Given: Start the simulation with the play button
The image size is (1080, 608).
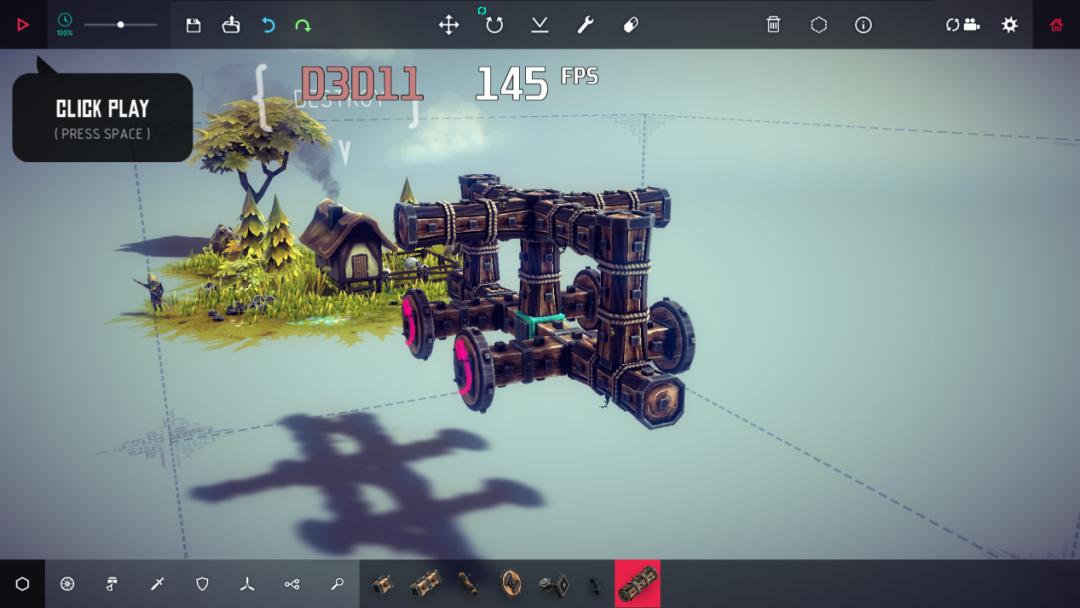Looking at the screenshot, I should click(x=23, y=24).
